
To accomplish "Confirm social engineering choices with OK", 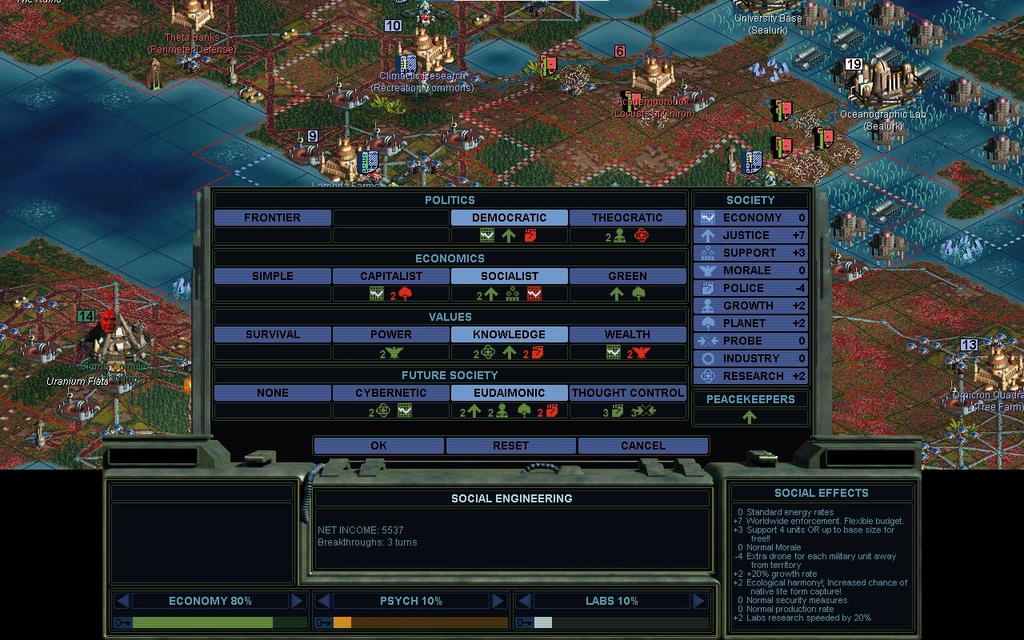I will 378,445.
